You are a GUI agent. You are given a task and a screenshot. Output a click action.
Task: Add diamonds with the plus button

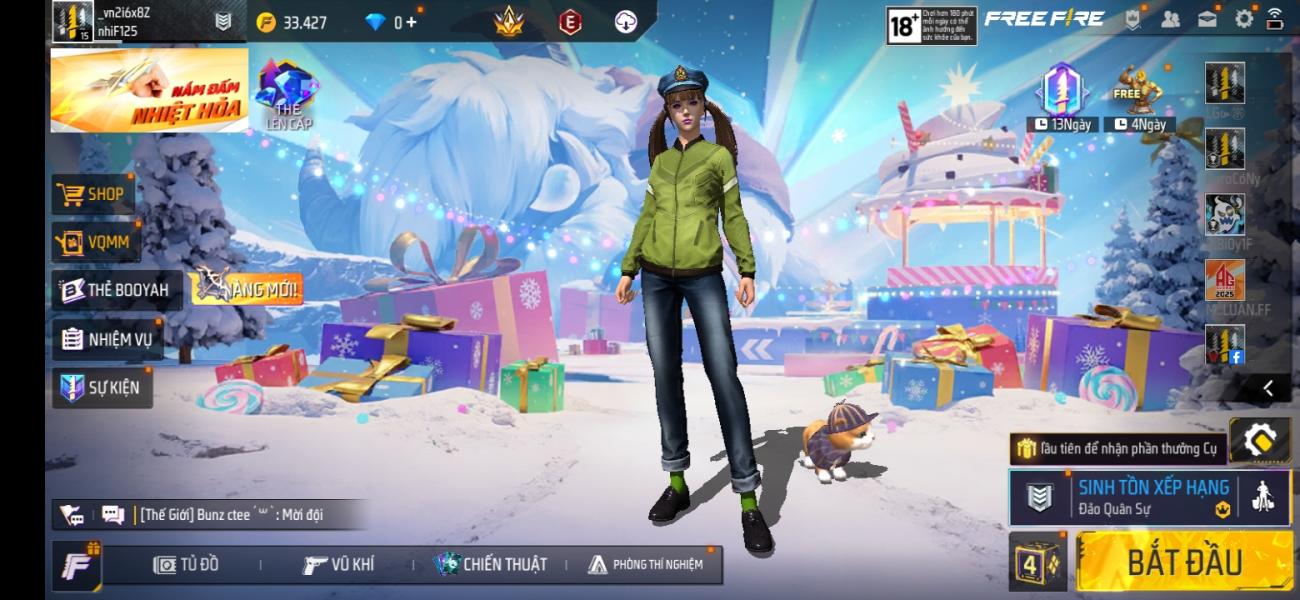click(411, 22)
